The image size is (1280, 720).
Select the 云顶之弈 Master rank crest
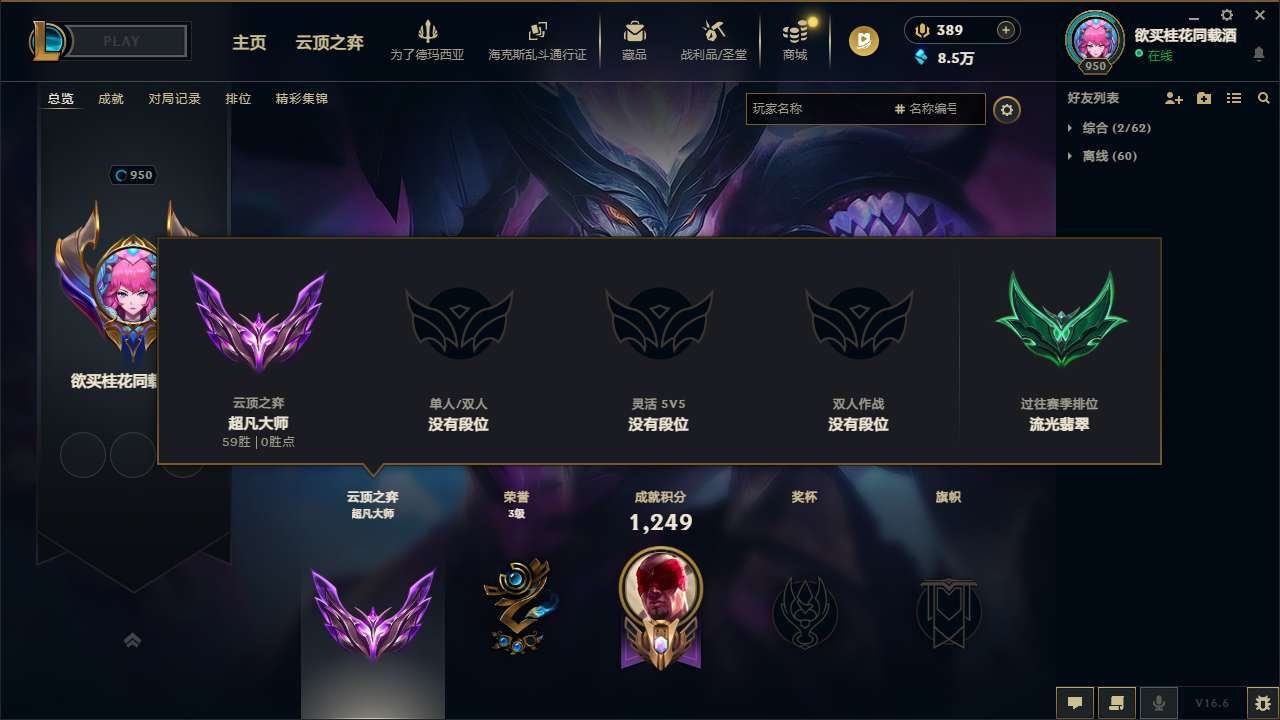[258, 322]
